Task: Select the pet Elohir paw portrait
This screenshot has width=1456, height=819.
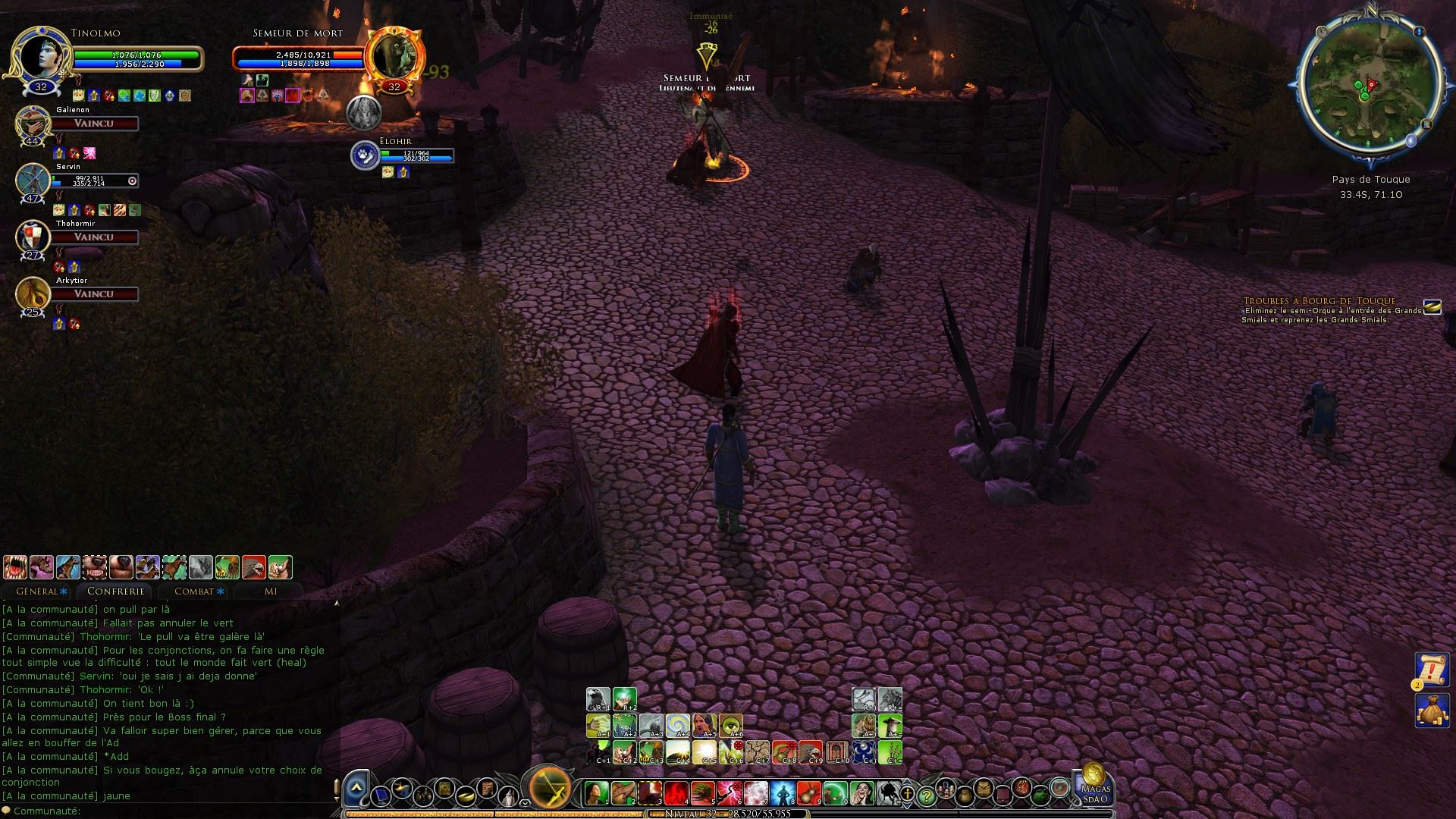Action: click(x=365, y=155)
